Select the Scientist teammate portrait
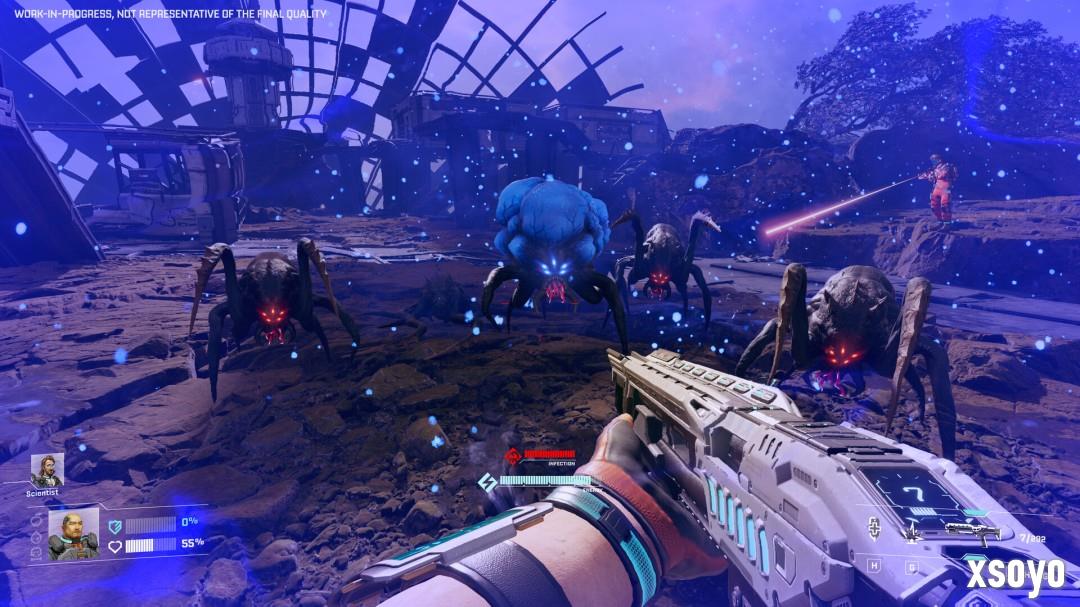 tap(47, 469)
